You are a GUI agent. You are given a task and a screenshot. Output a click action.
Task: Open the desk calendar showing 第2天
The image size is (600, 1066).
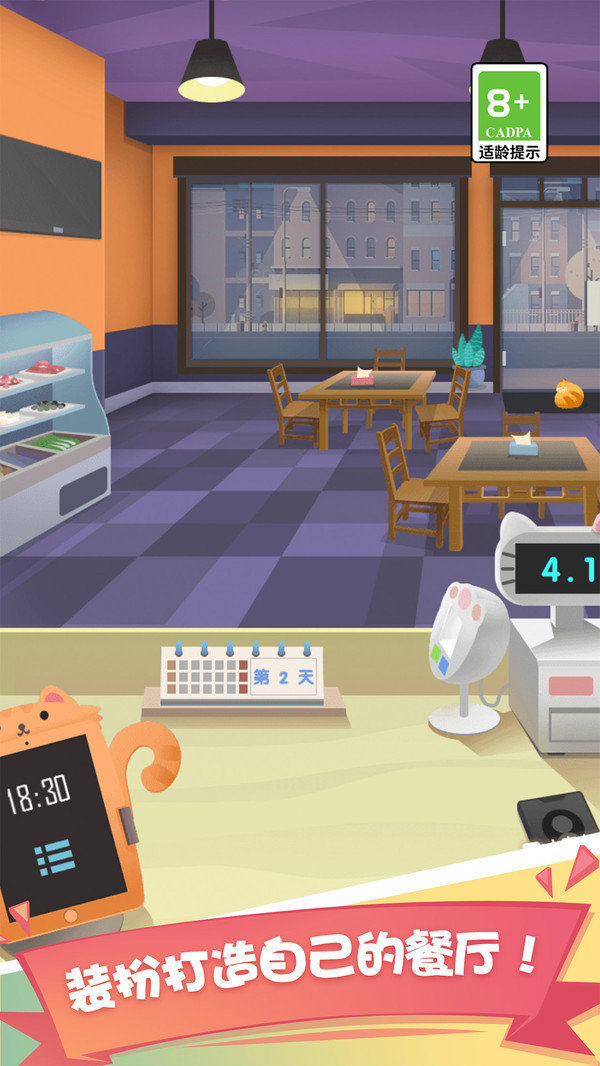(x=240, y=677)
